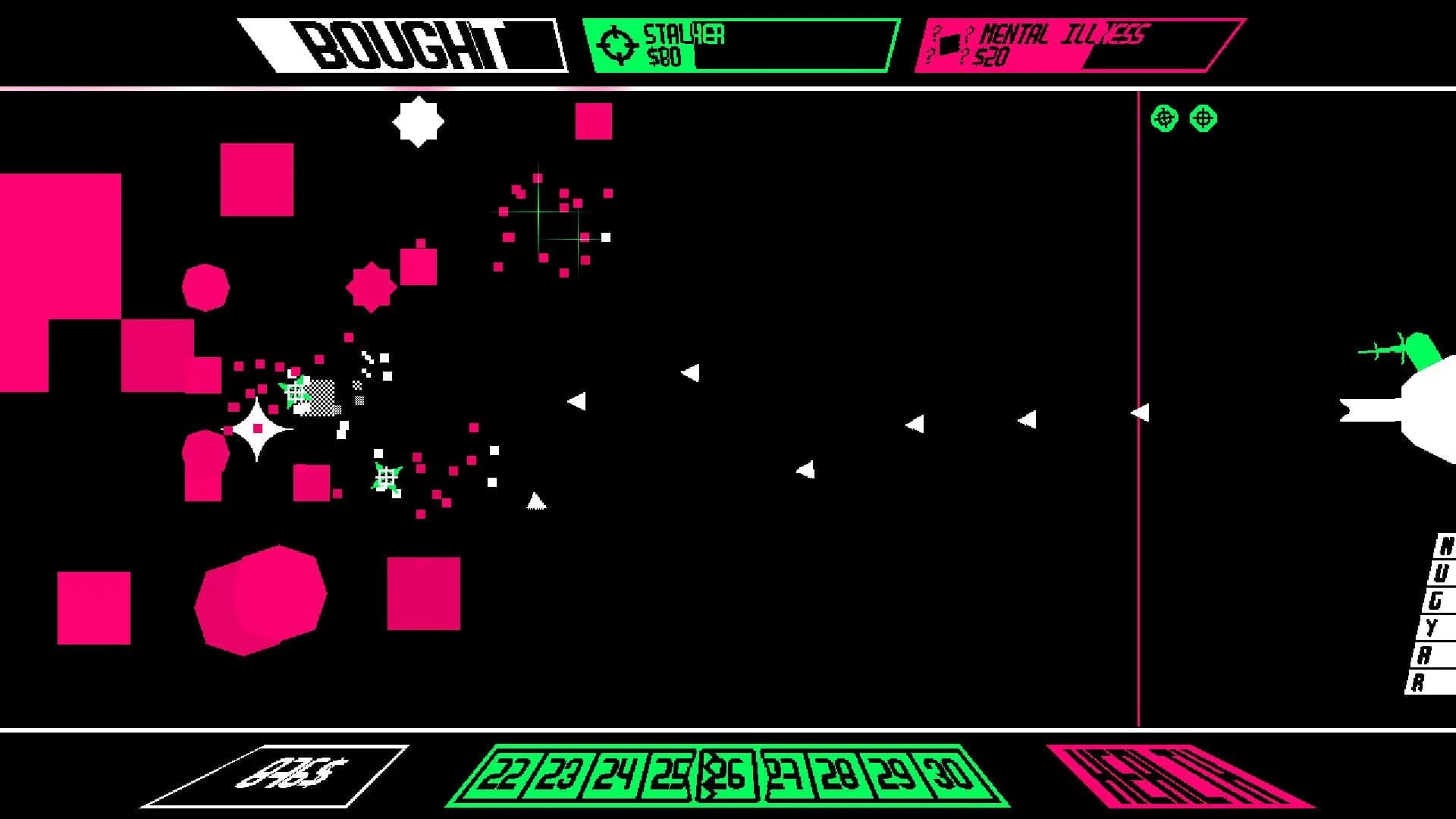Click the white eight-pointed star near the top
Viewport: 1456px width, 819px height.
click(418, 122)
